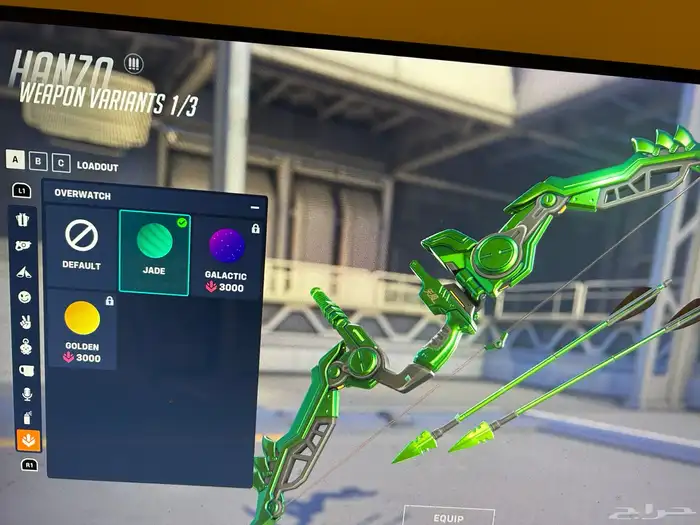Switch to loadout C
The height and width of the screenshot is (525, 700).
[x=61, y=164]
